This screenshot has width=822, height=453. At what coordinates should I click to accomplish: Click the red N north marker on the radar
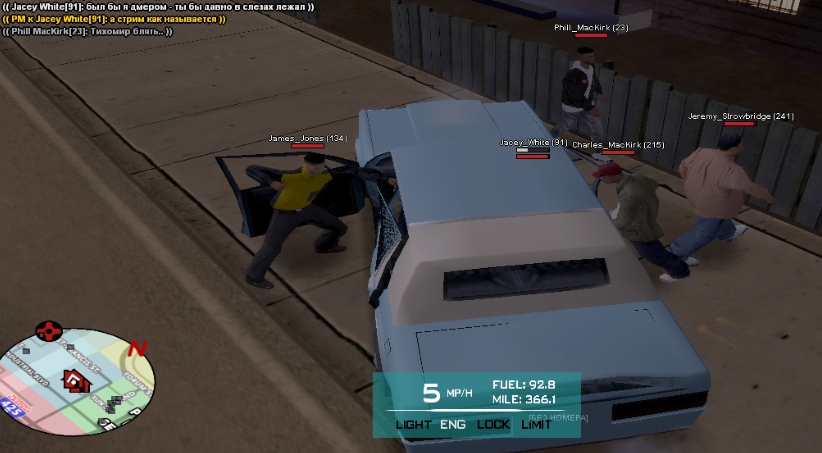[138, 349]
